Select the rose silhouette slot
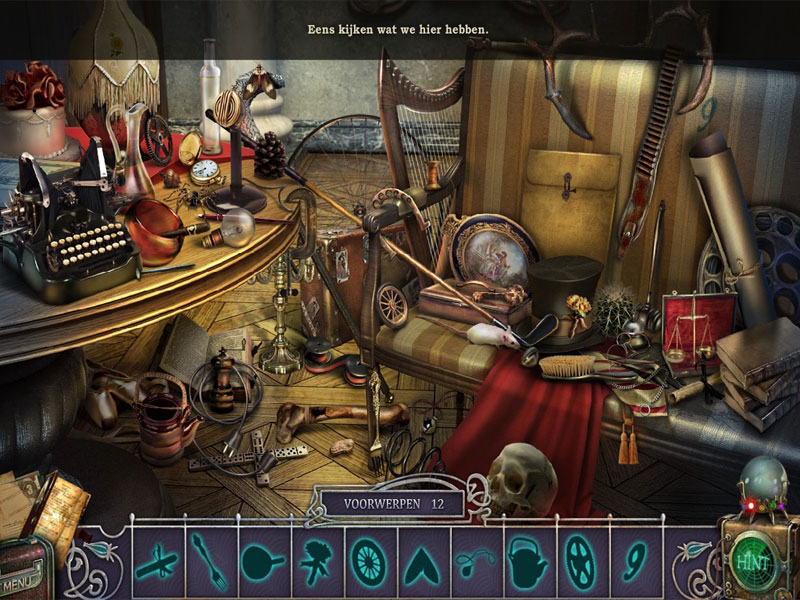800x600 pixels. coord(316,561)
